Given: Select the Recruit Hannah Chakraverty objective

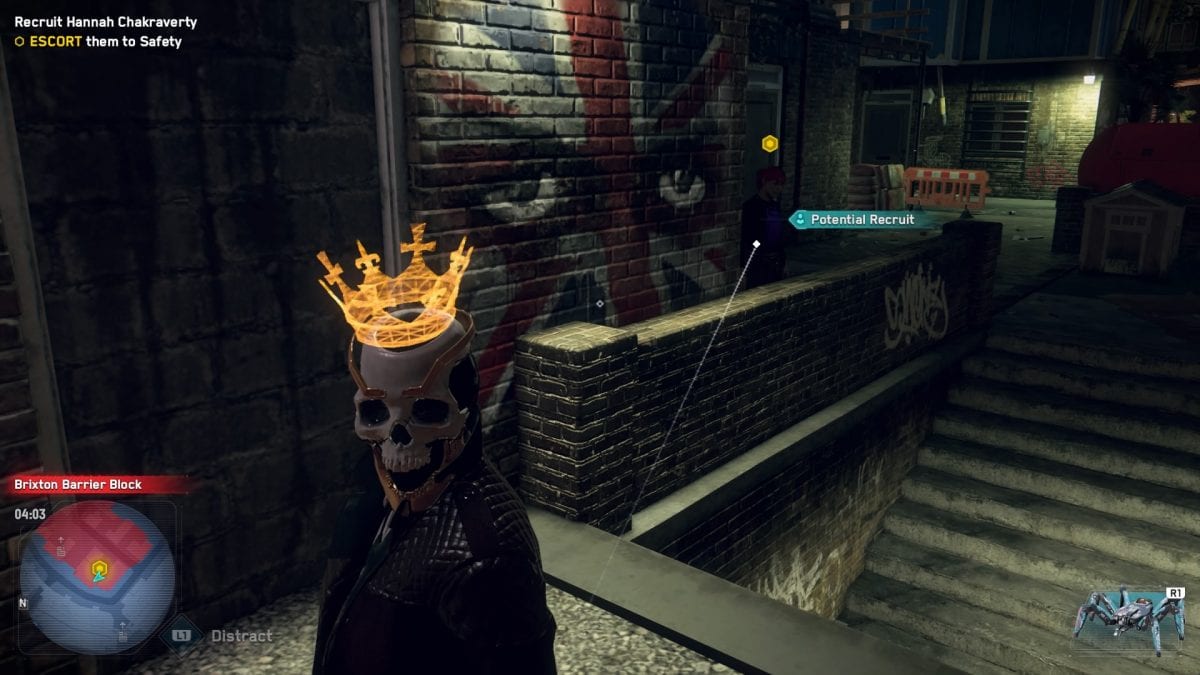Looking at the screenshot, I should point(105,22).
